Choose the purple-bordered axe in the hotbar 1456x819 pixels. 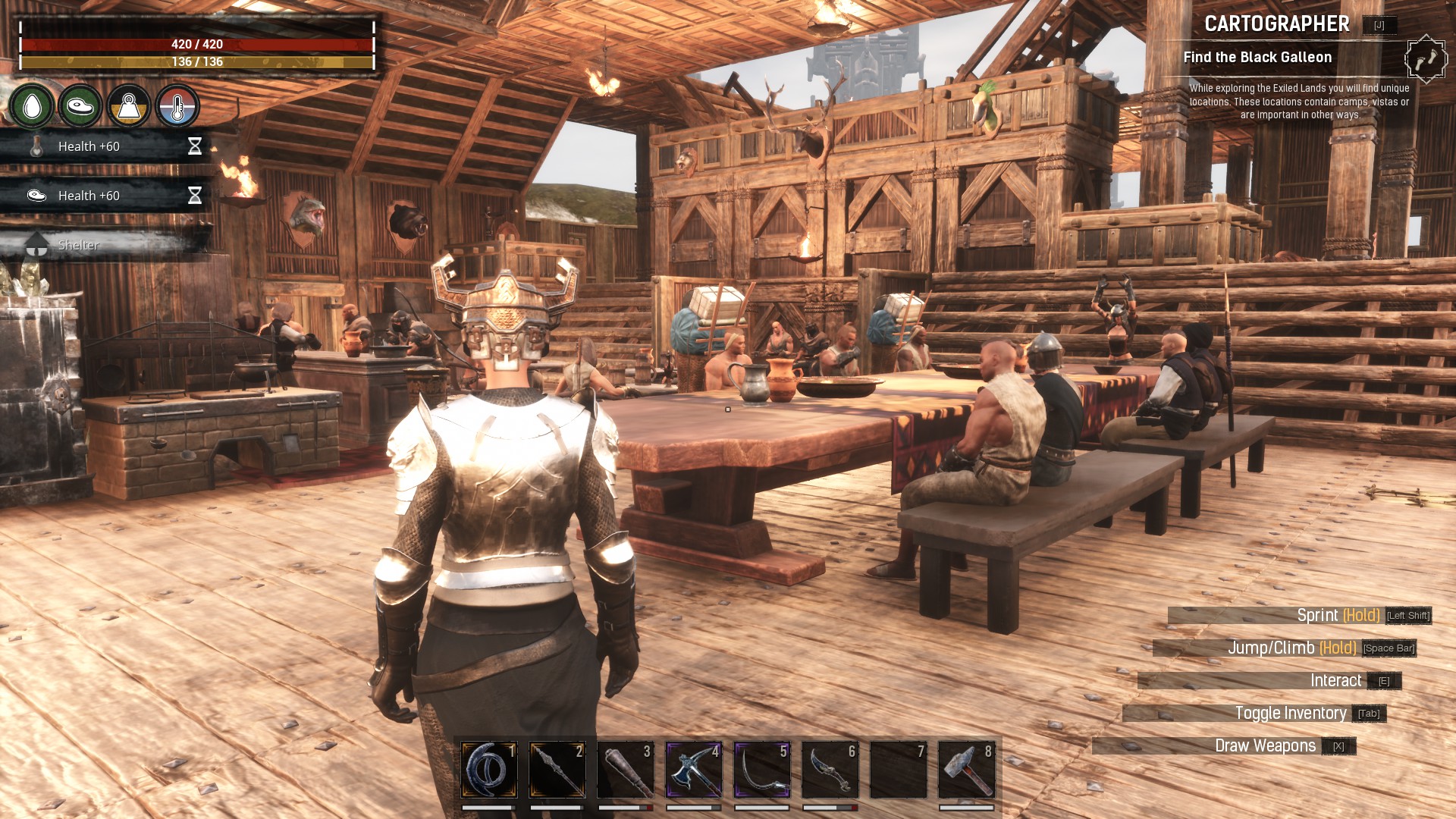[694, 770]
